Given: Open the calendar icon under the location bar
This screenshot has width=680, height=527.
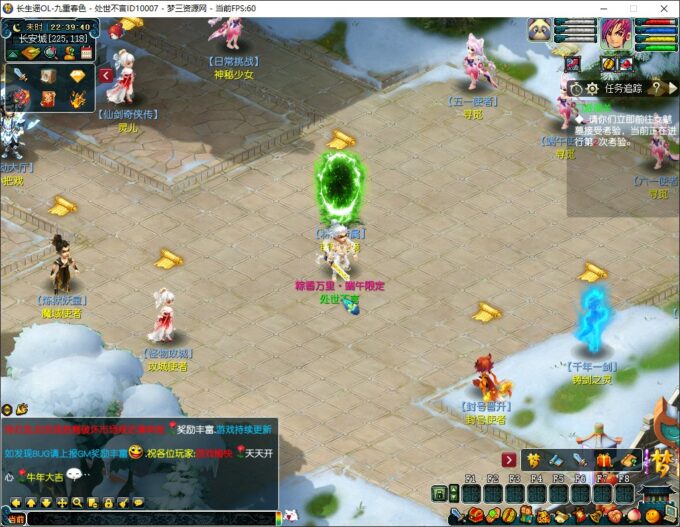Looking at the screenshot, I should [86, 52].
